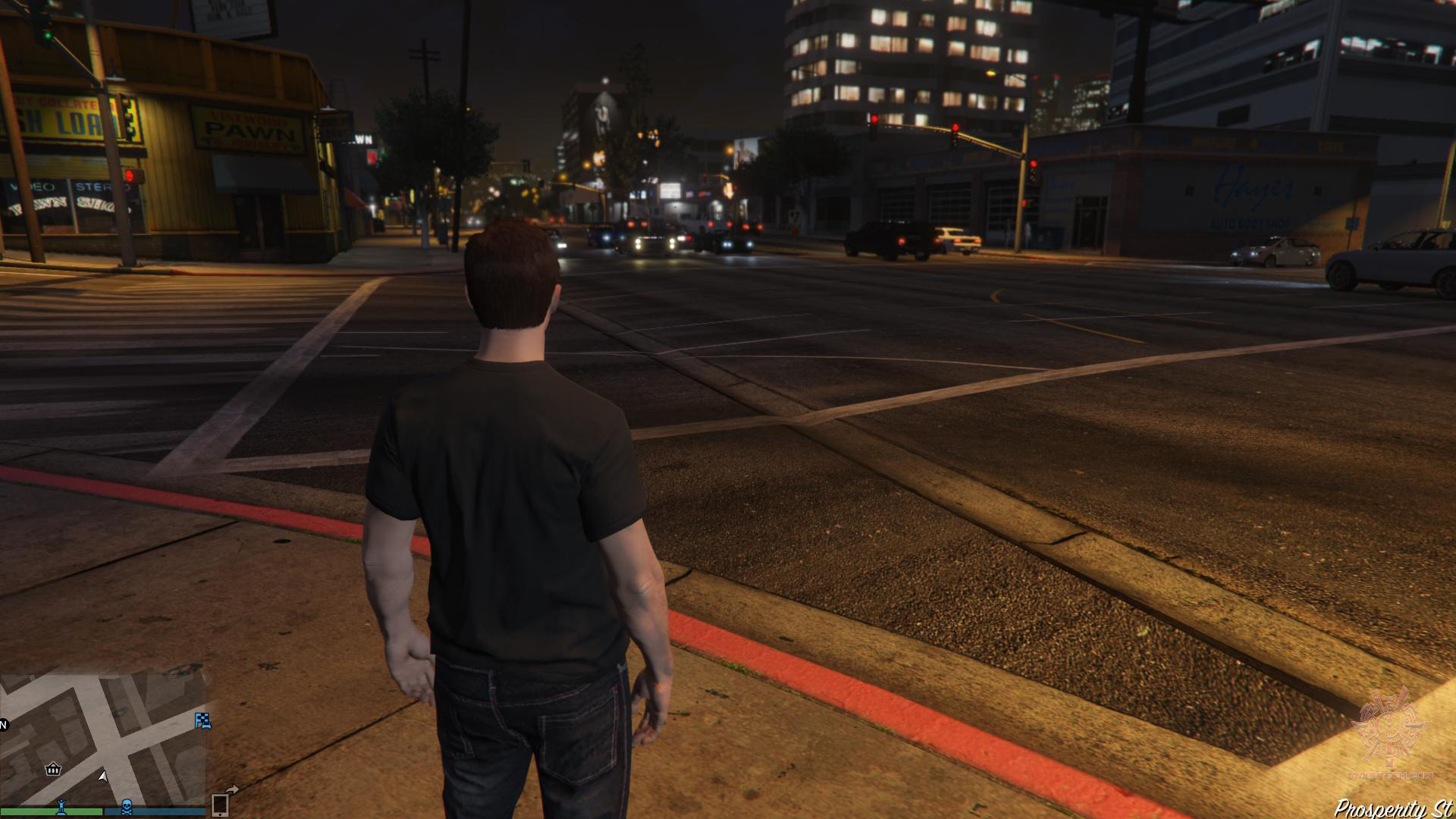1456x819 pixels.
Task: Open the phone icon beside the minimap
Action: pos(220,804)
